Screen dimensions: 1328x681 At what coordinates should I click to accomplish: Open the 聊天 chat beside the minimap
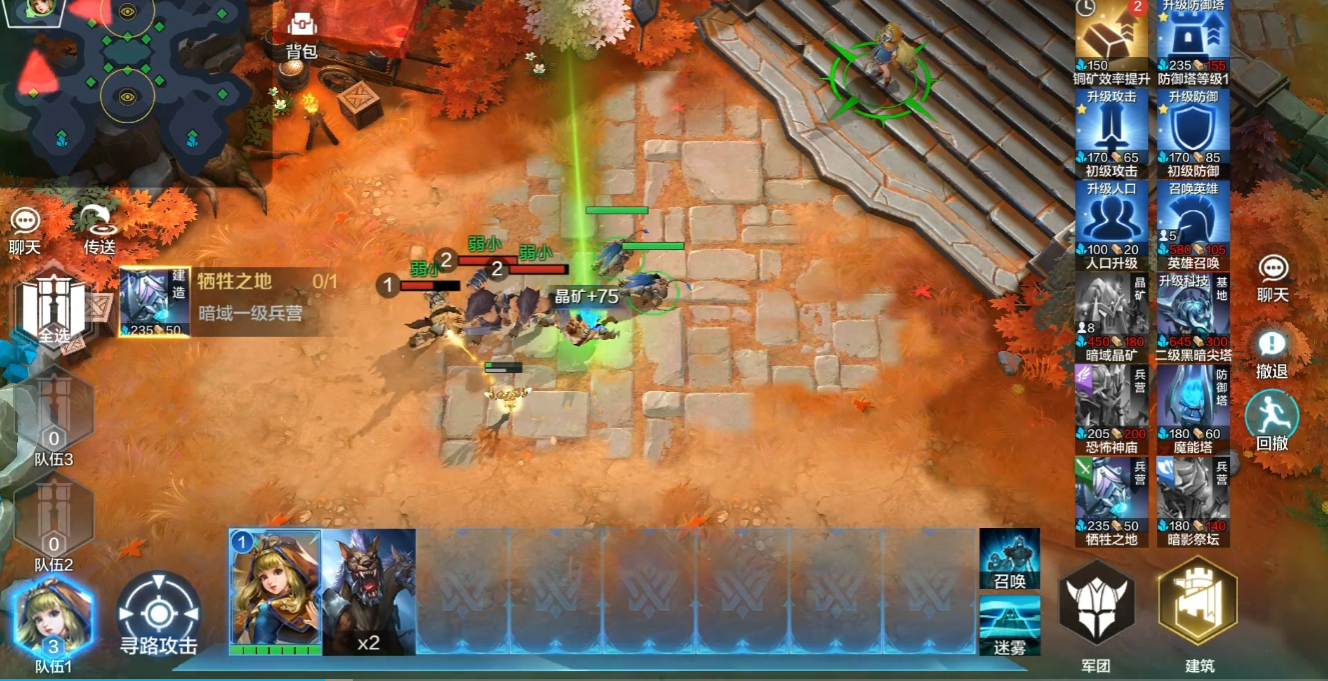tap(25, 230)
